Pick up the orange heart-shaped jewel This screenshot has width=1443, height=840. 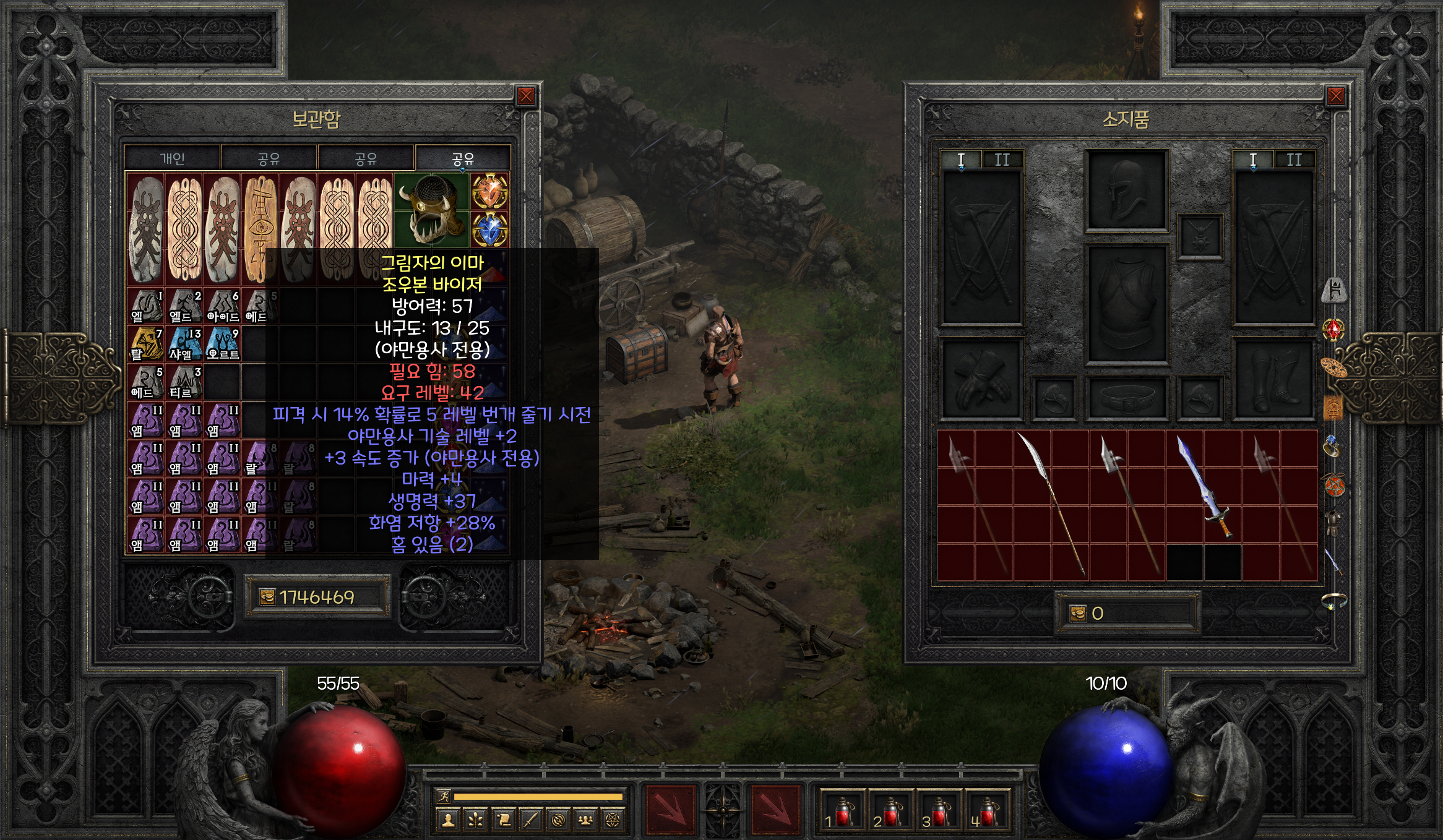(x=489, y=191)
